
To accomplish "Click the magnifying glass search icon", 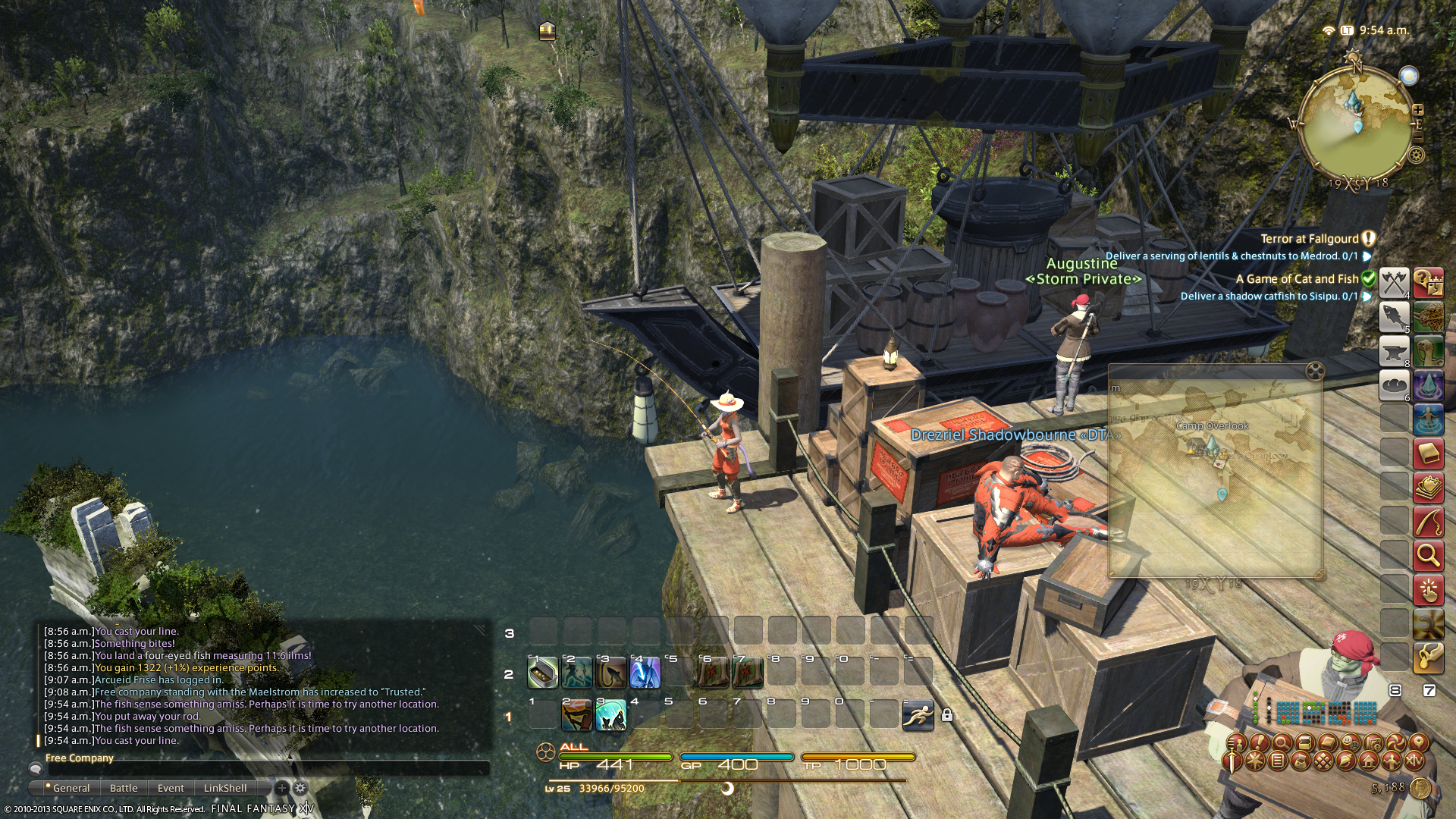I will click(1428, 556).
